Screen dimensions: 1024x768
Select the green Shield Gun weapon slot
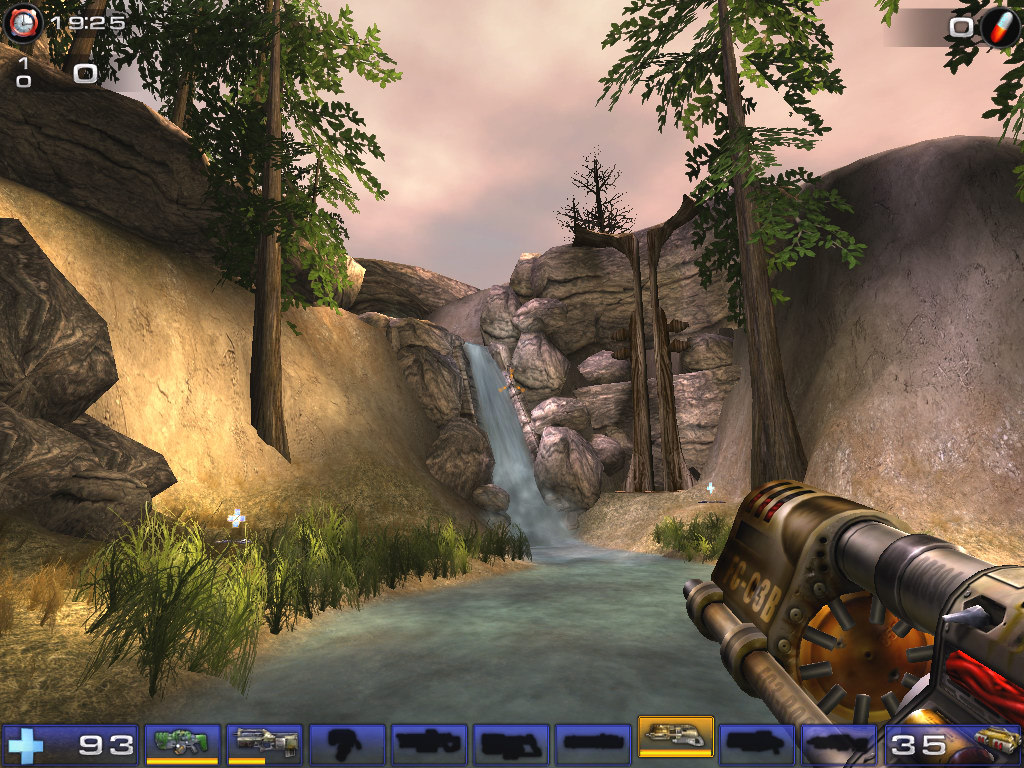182,744
